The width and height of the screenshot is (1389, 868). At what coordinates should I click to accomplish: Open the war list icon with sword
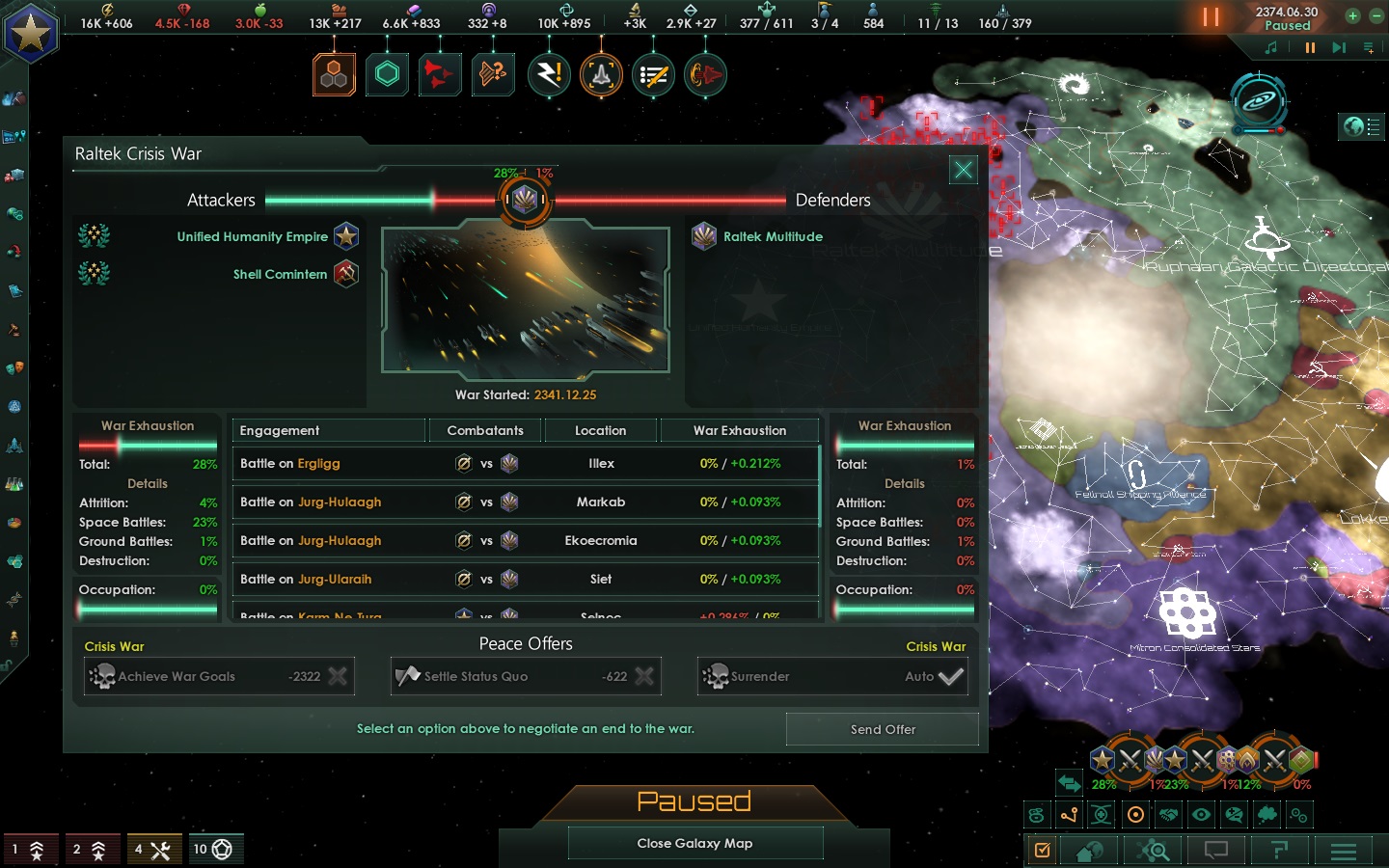pyautogui.click(x=653, y=74)
